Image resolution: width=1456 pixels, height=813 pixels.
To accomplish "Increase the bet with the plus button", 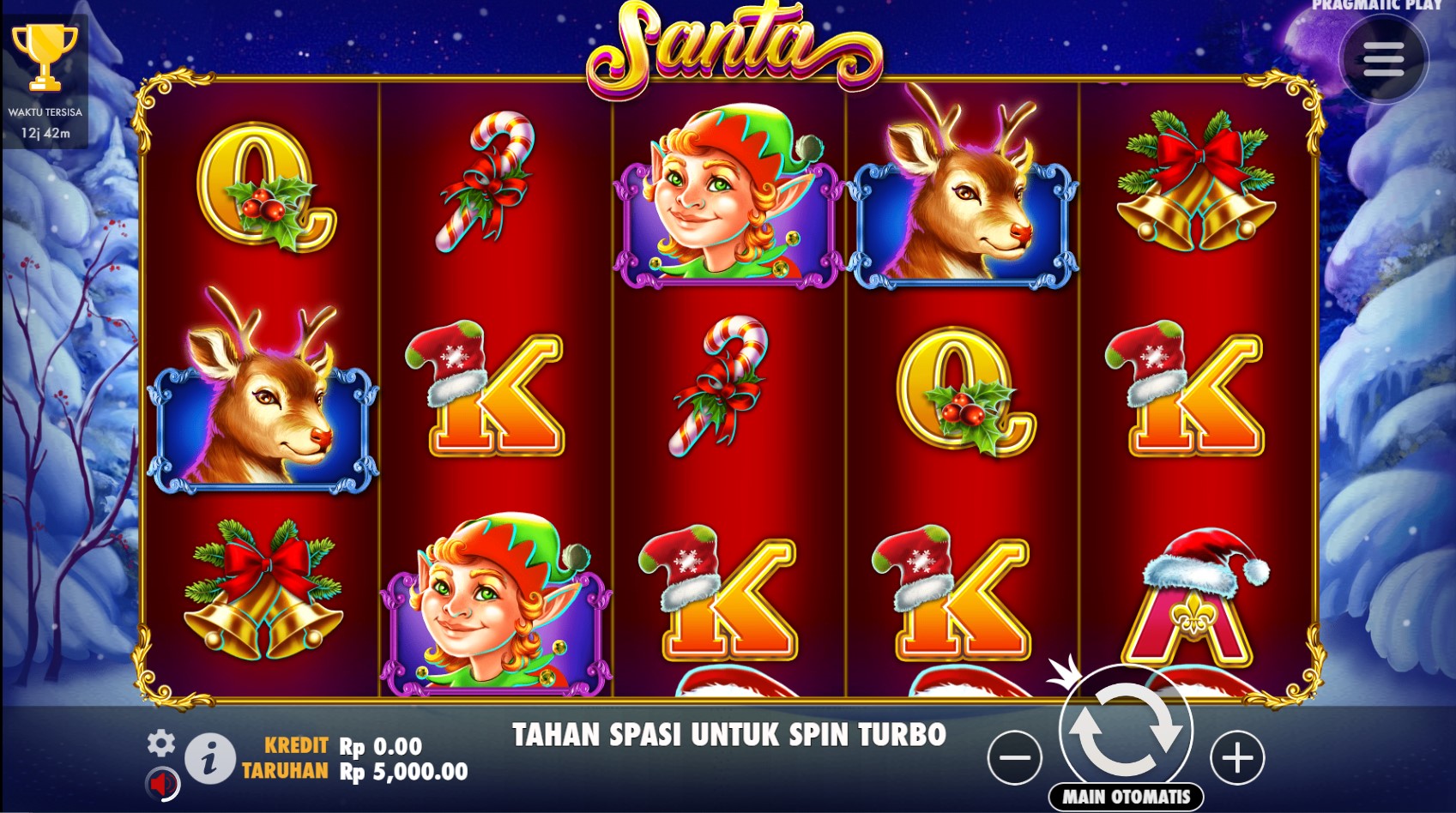I will pos(1236,757).
